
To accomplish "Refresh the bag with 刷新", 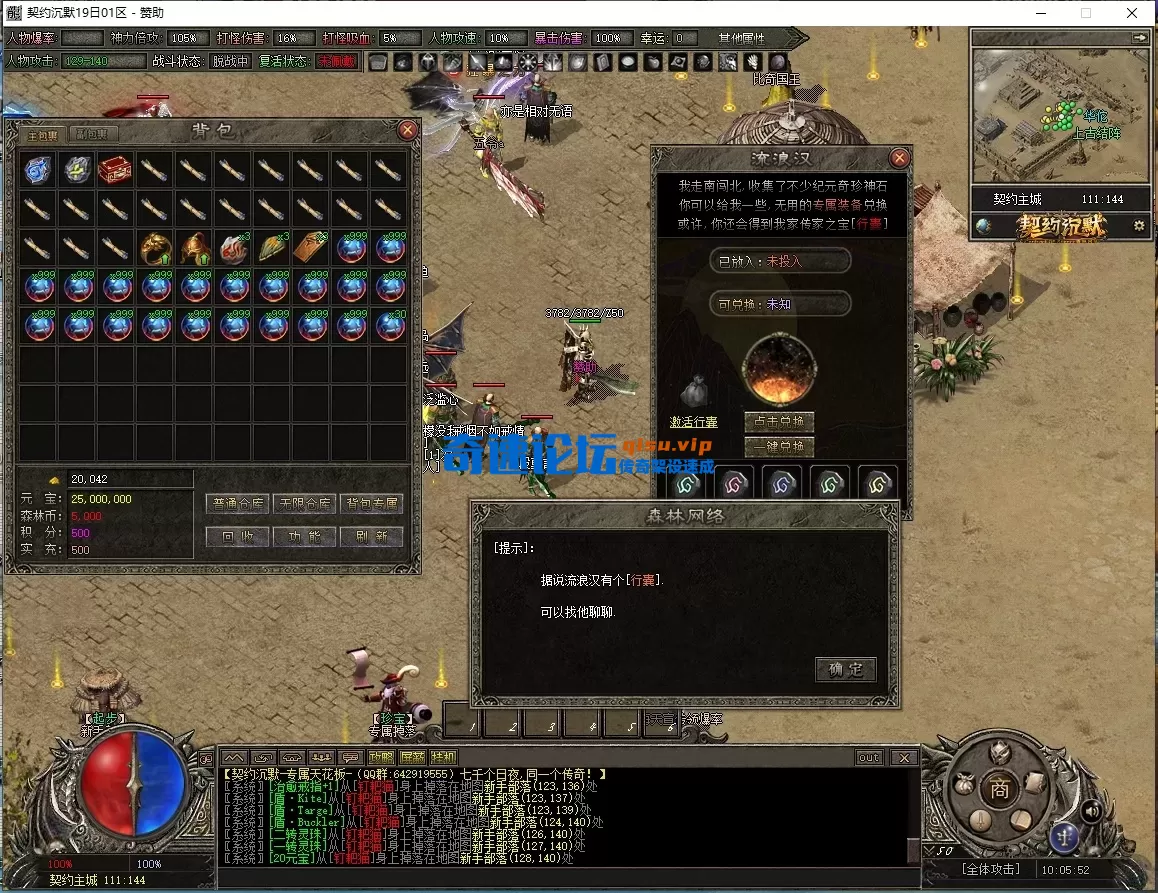I will coord(371,536).
